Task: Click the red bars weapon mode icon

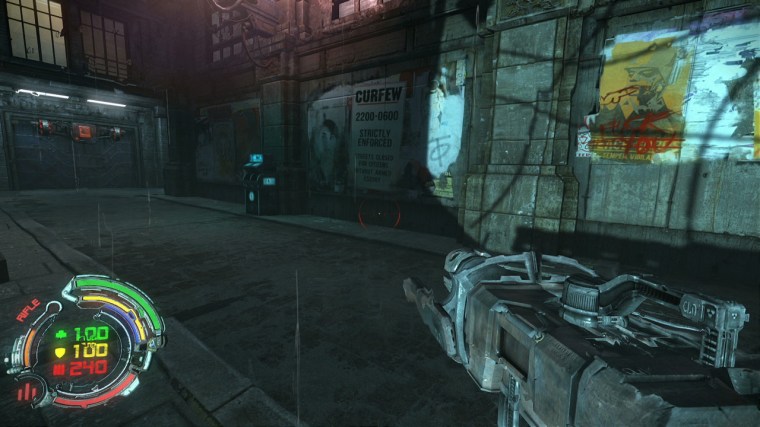Action: (x=26, y=390)
